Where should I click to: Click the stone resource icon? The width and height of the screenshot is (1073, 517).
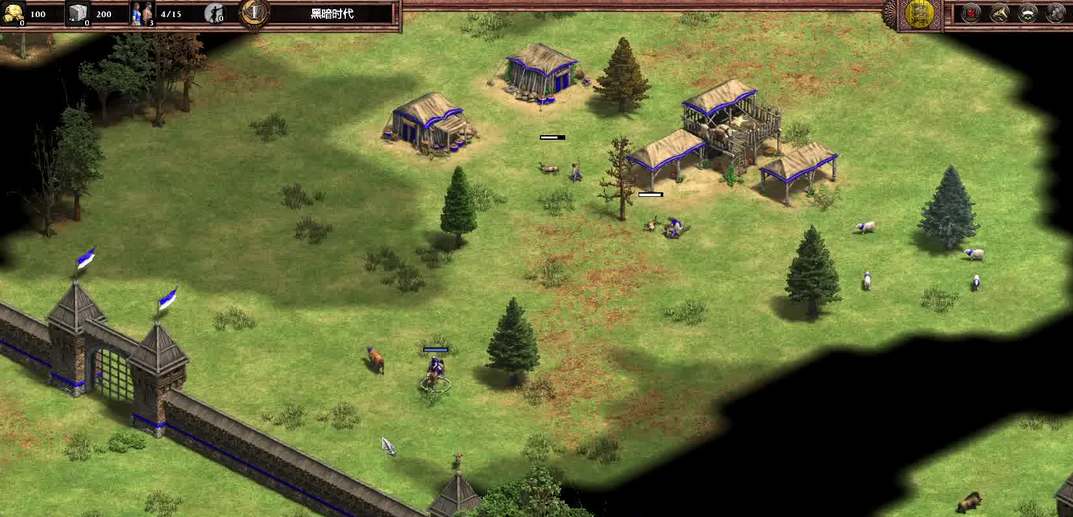78,14
